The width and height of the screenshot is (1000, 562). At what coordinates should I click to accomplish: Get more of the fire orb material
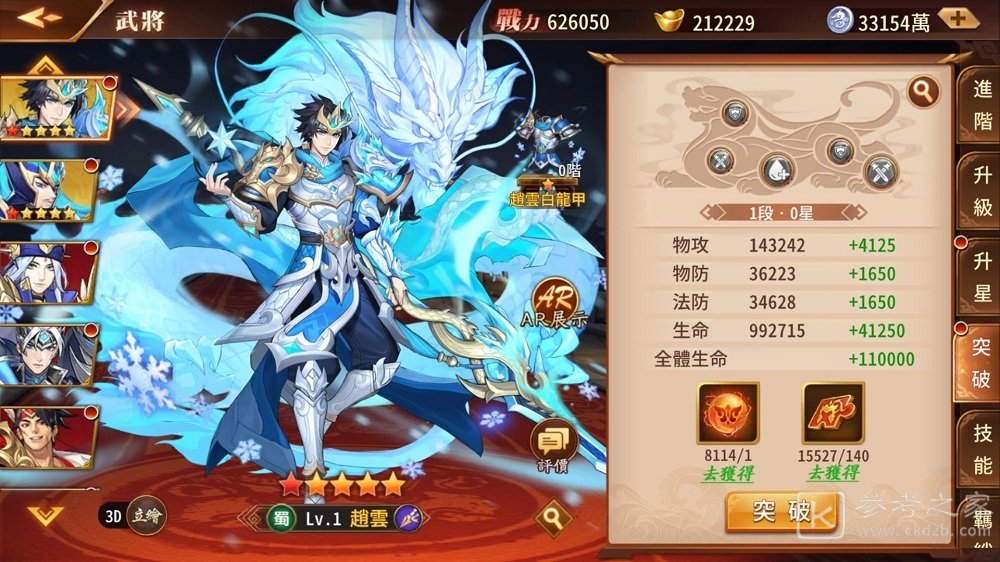pos(727,474)
